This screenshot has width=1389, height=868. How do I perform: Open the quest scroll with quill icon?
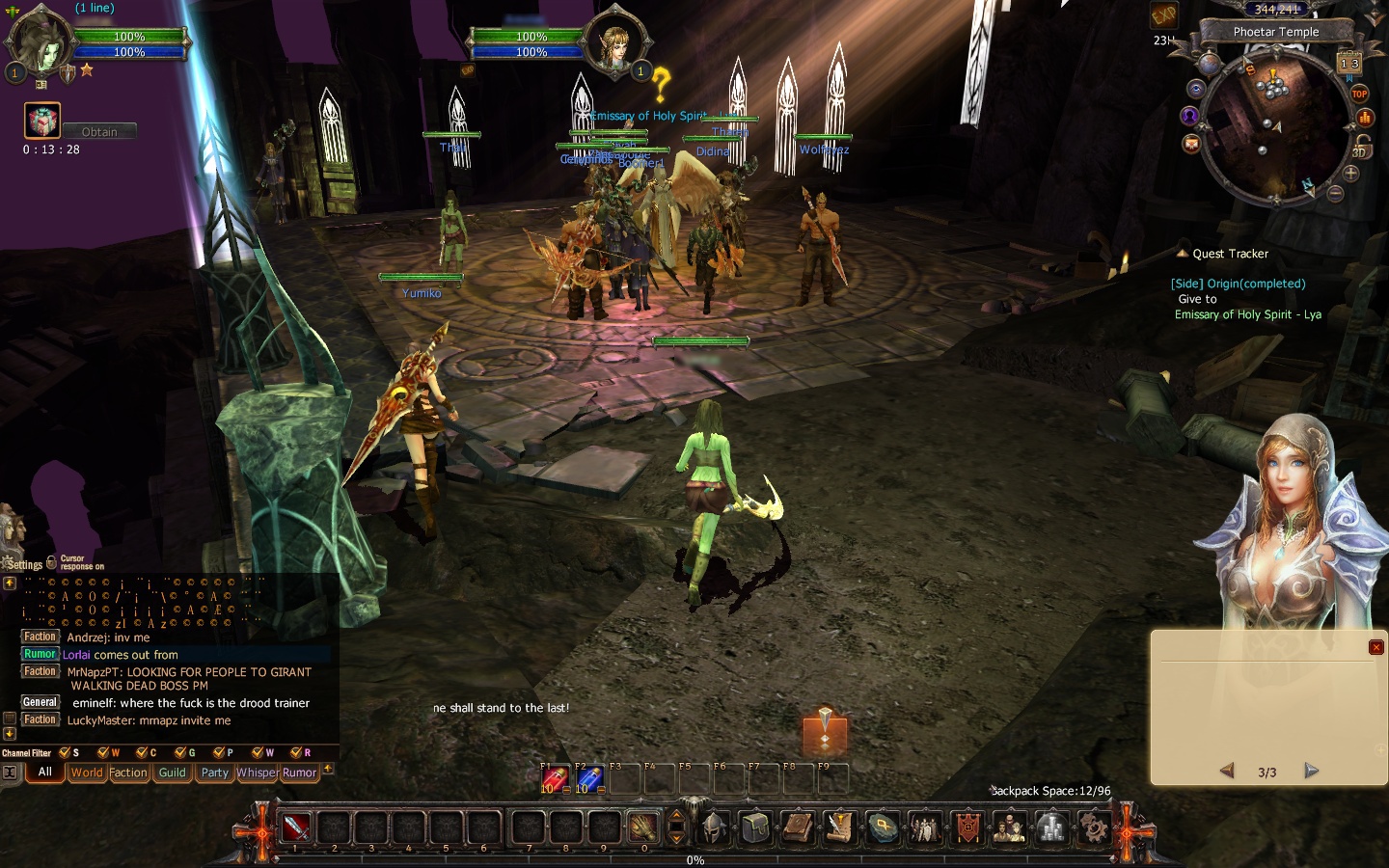839,827
